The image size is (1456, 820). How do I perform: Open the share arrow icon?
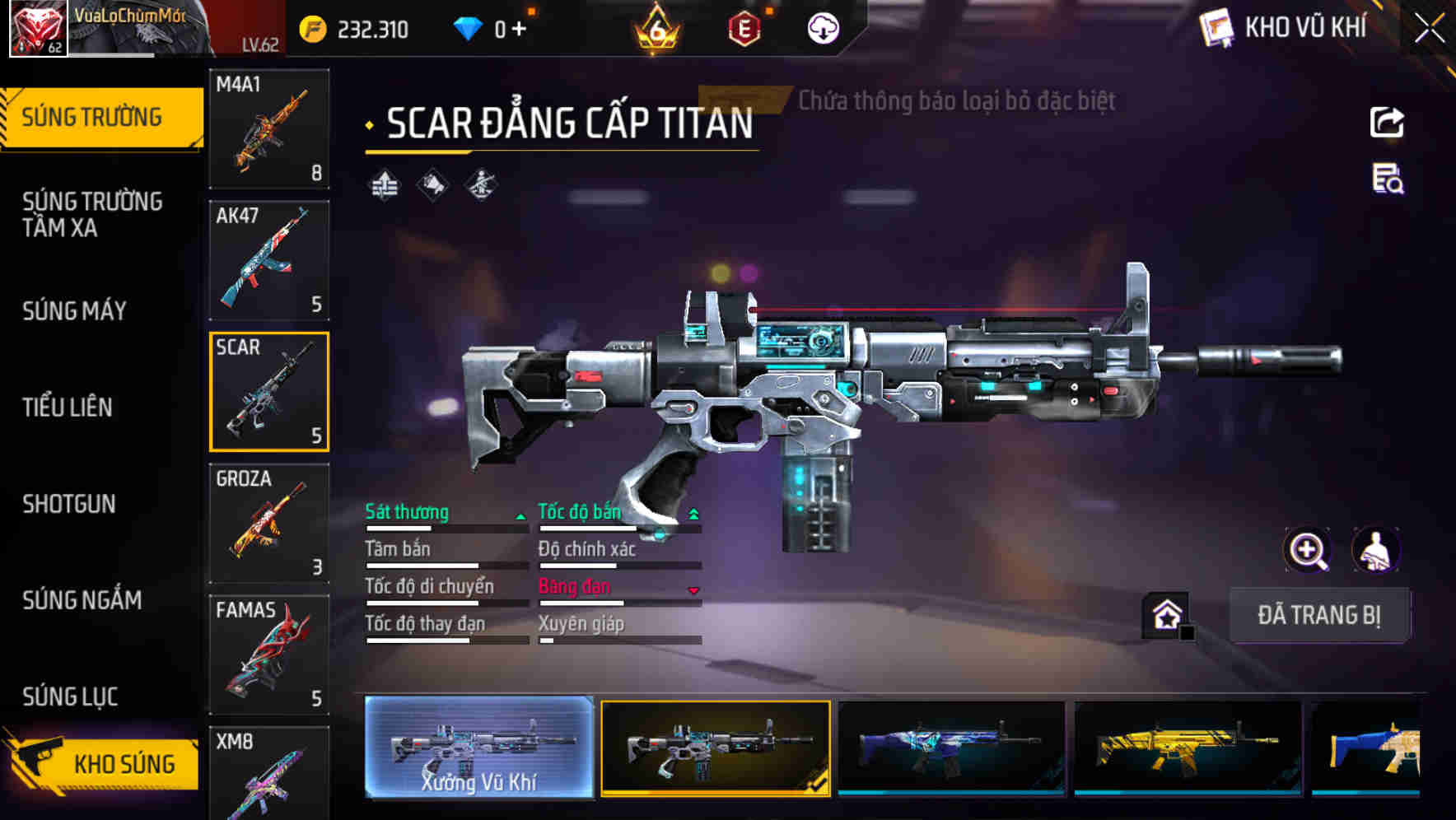click(1387, 123)
